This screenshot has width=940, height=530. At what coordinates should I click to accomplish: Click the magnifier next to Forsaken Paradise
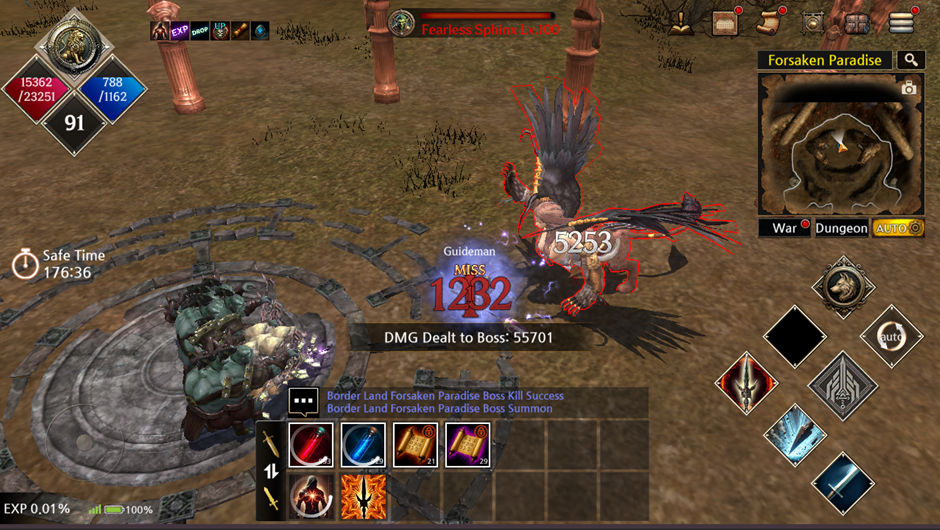coord(910,60)
